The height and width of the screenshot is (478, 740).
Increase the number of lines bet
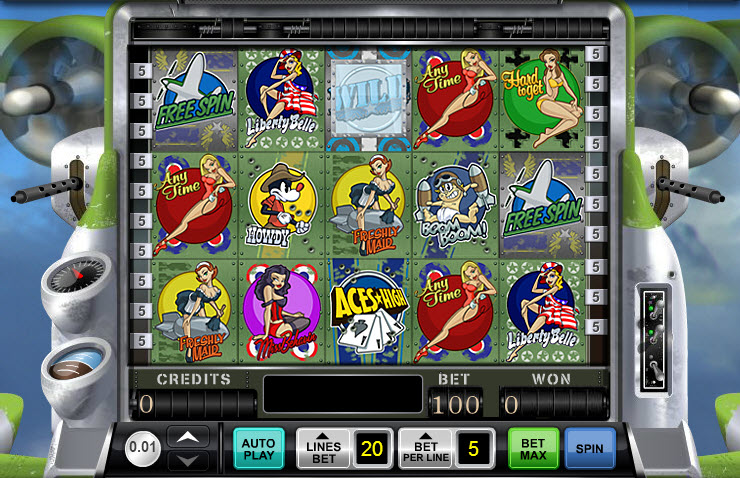click(x=323, y=448)
